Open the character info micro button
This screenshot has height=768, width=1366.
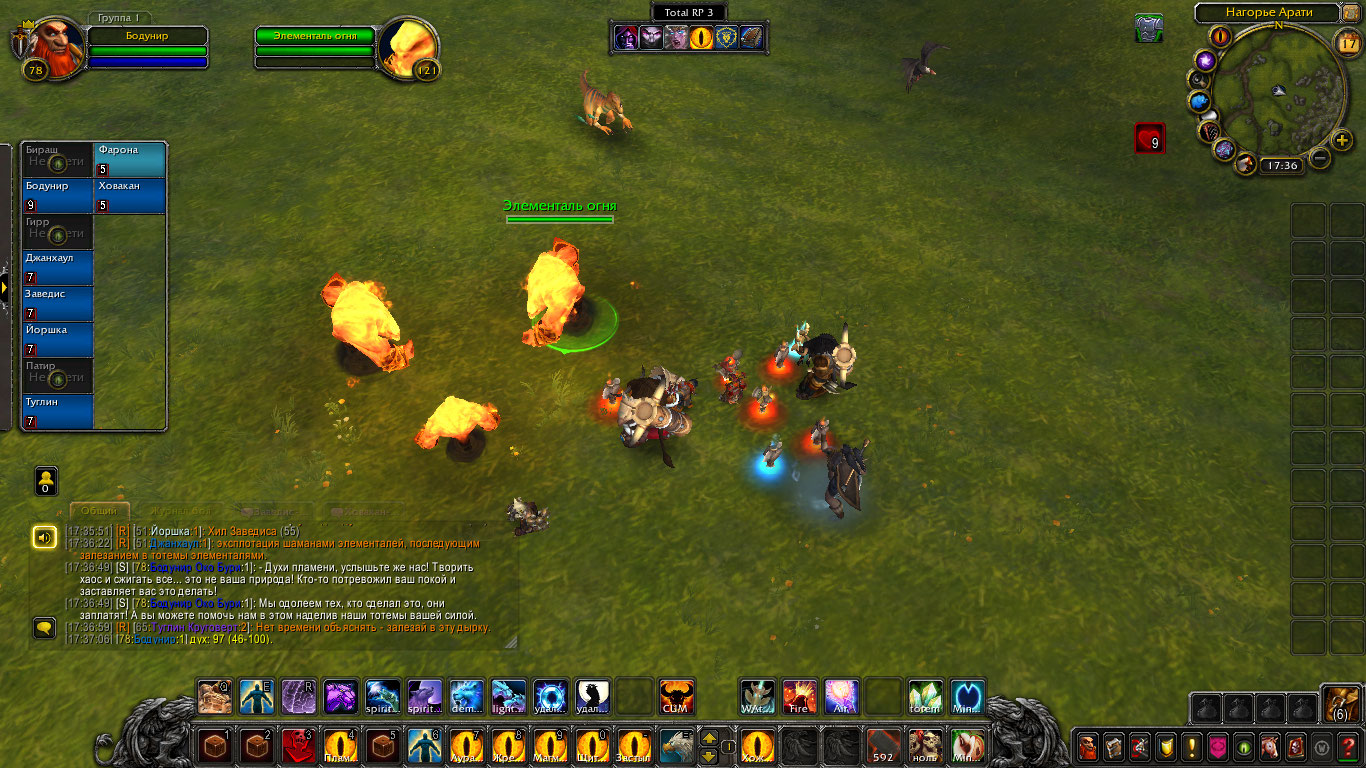1087,746
